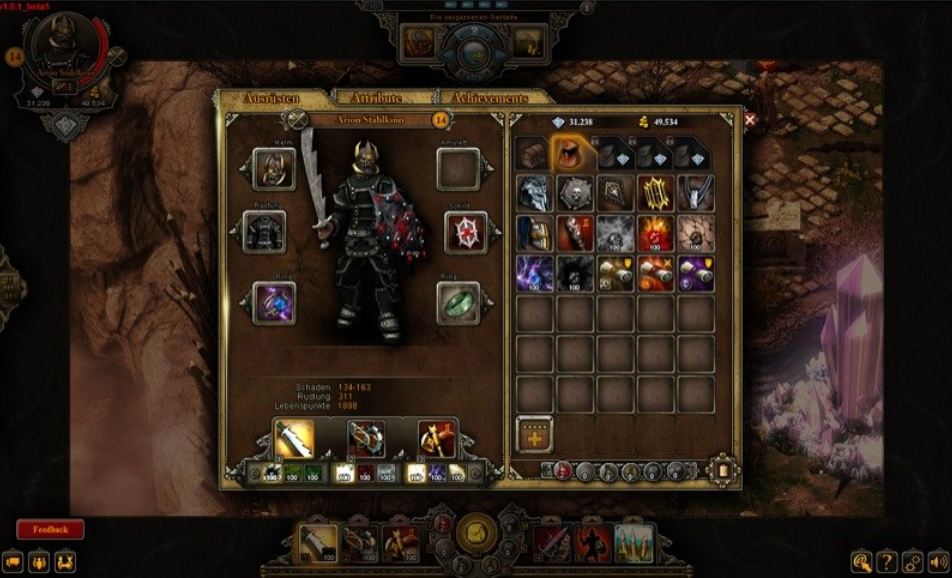Click the empty Amulett slot

click(459, 169)
